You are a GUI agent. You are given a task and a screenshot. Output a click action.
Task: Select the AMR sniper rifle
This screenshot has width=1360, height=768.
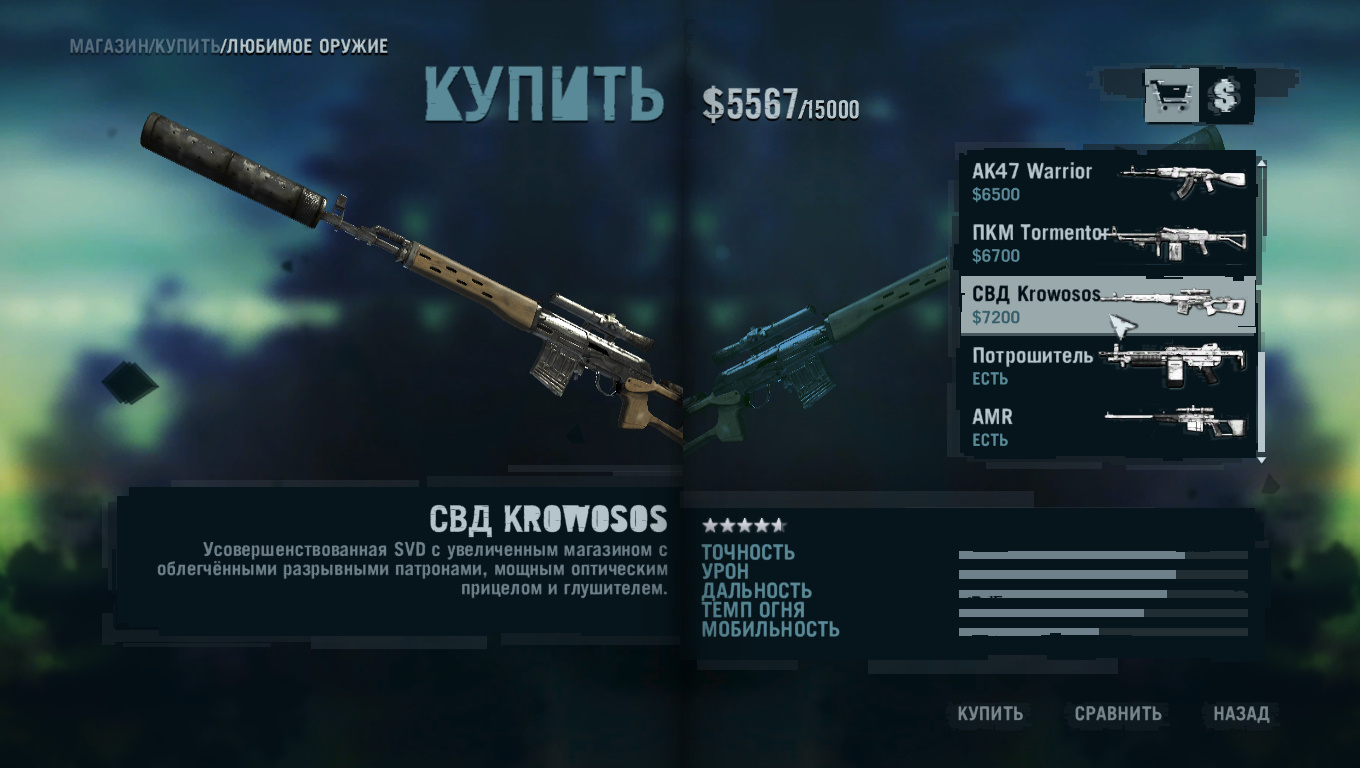[x=1106, y=427]
